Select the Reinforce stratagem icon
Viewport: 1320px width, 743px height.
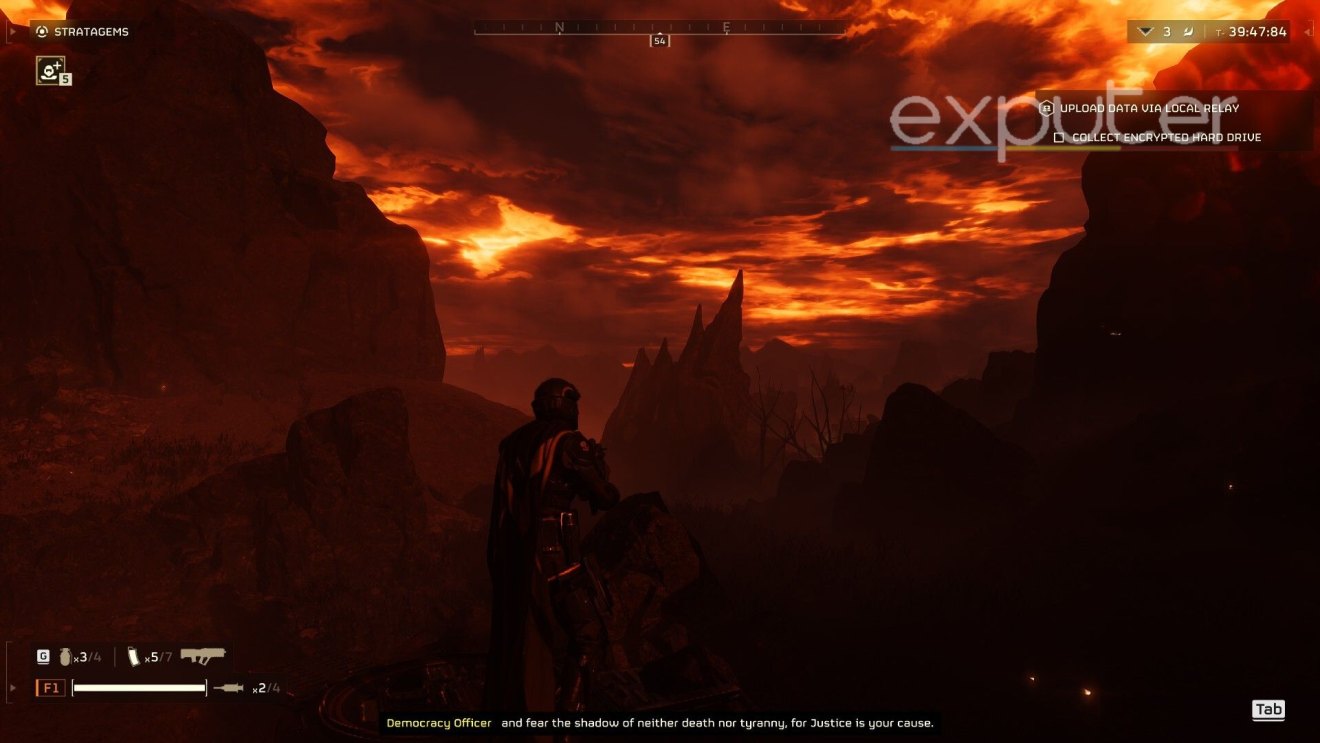tap(50, 70)
